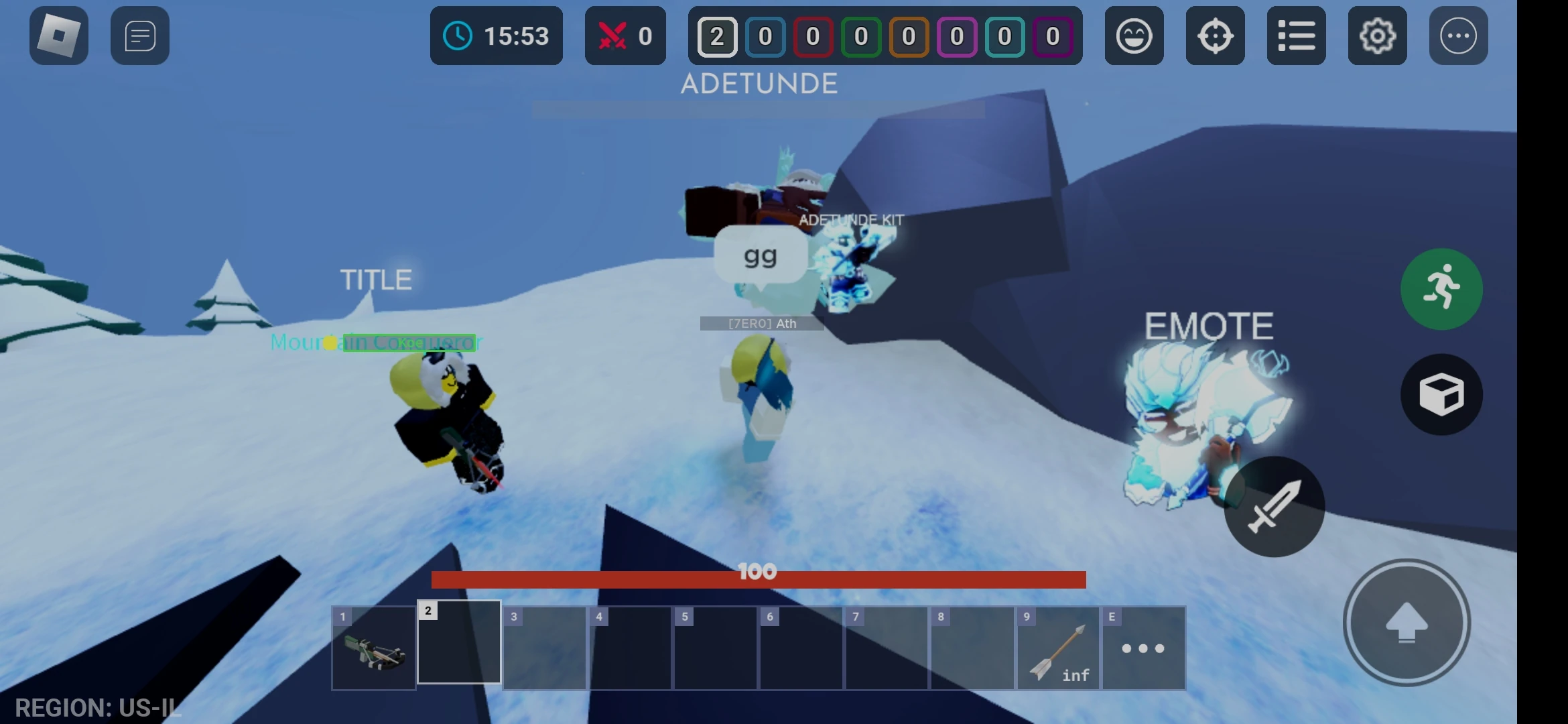
Task: Tap the jump arrow button
Action: click(1406, 623)
